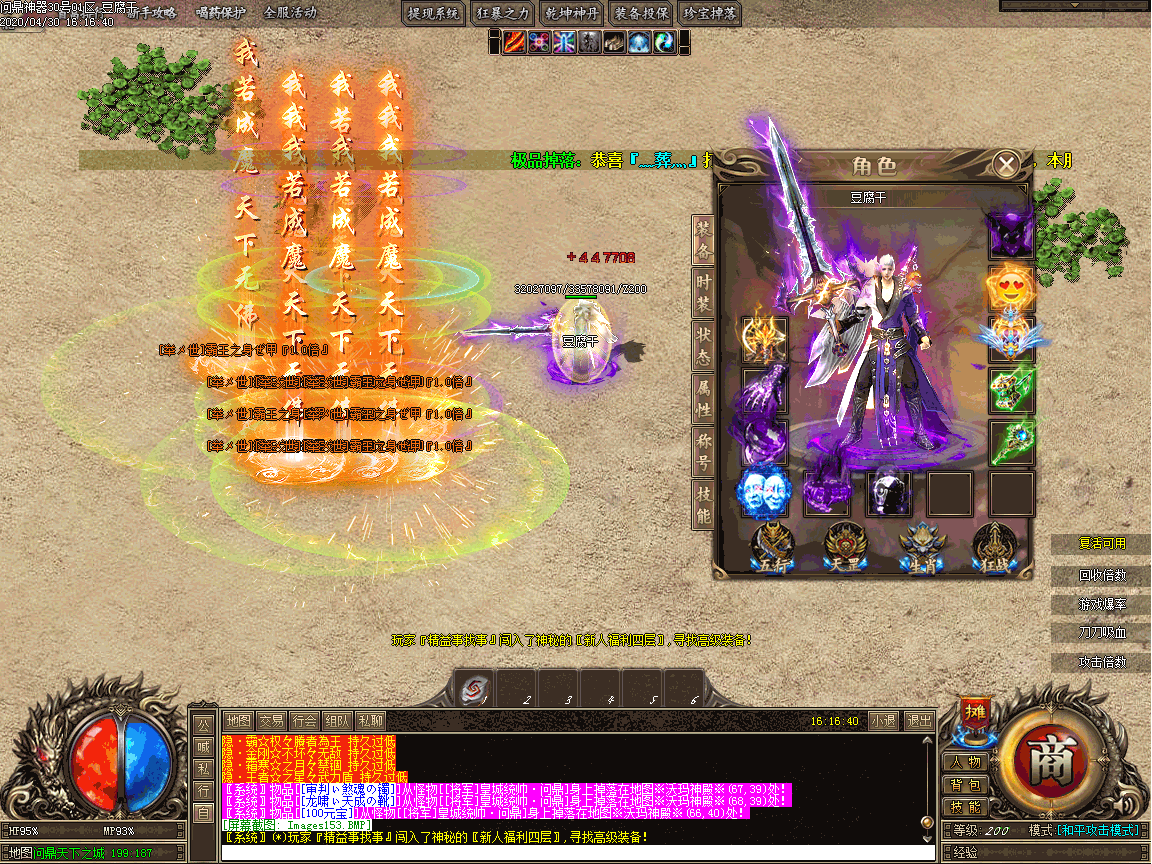Select the 称号 title tab
This screenshot has height=864, width=1152.
pyautogui.click(x=704, y=450)
